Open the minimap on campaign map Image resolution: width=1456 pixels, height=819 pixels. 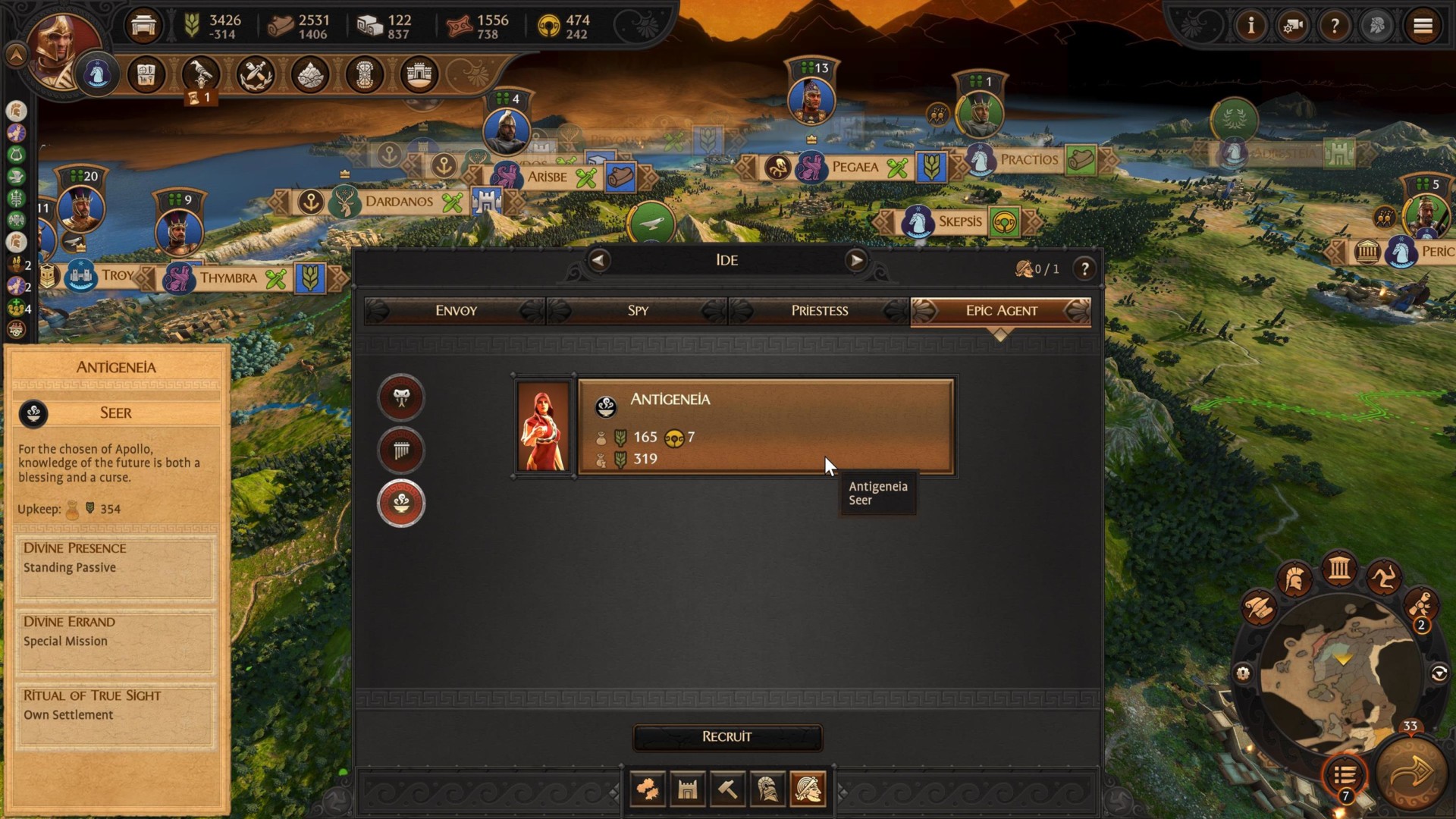(1342, 675)
